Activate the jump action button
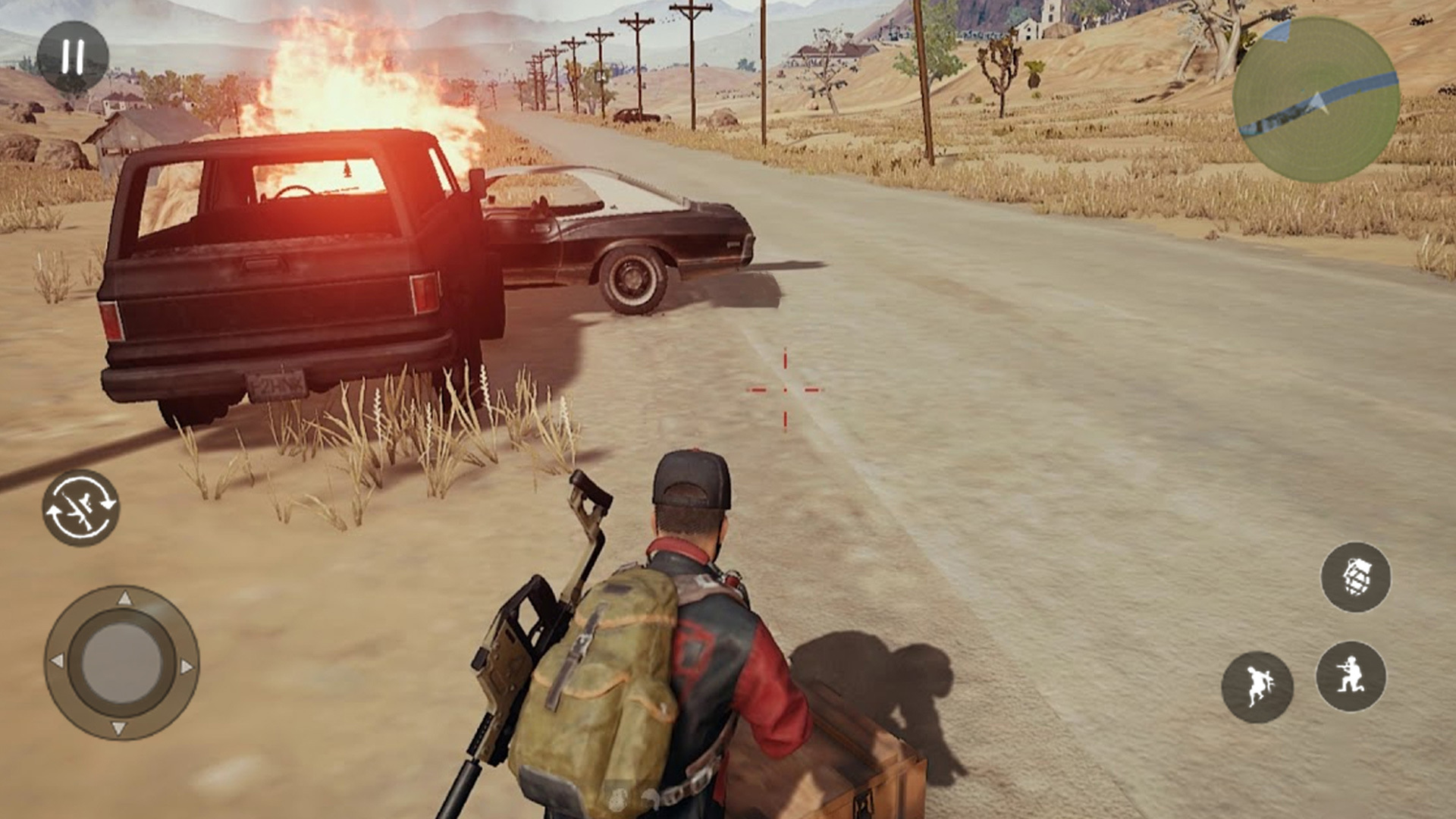Image resolution: width=1456 pixels, height=819 pixels. click(x=1257, y=686)
